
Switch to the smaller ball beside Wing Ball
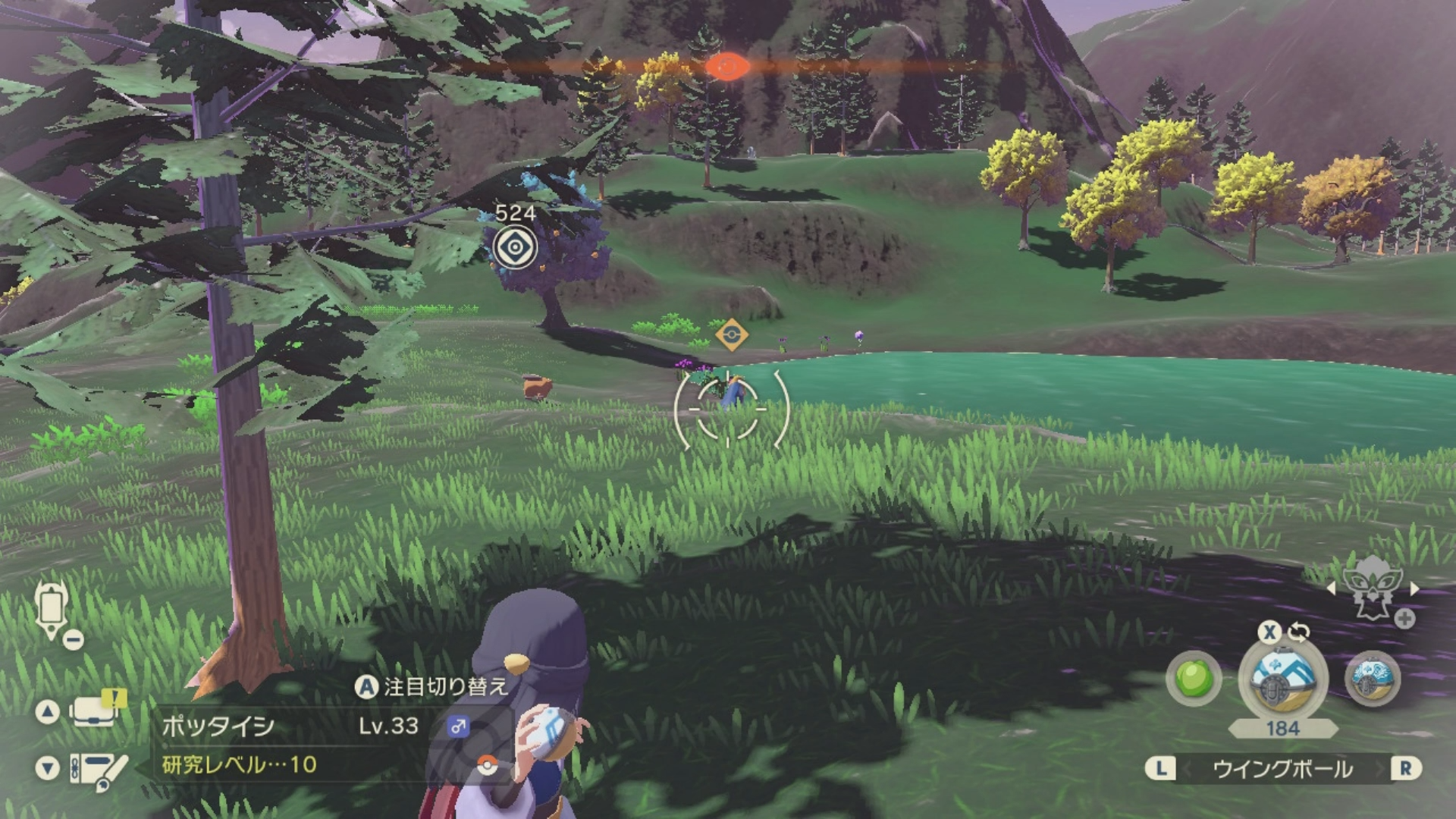pyautogui.click(x=1373, y=677)
